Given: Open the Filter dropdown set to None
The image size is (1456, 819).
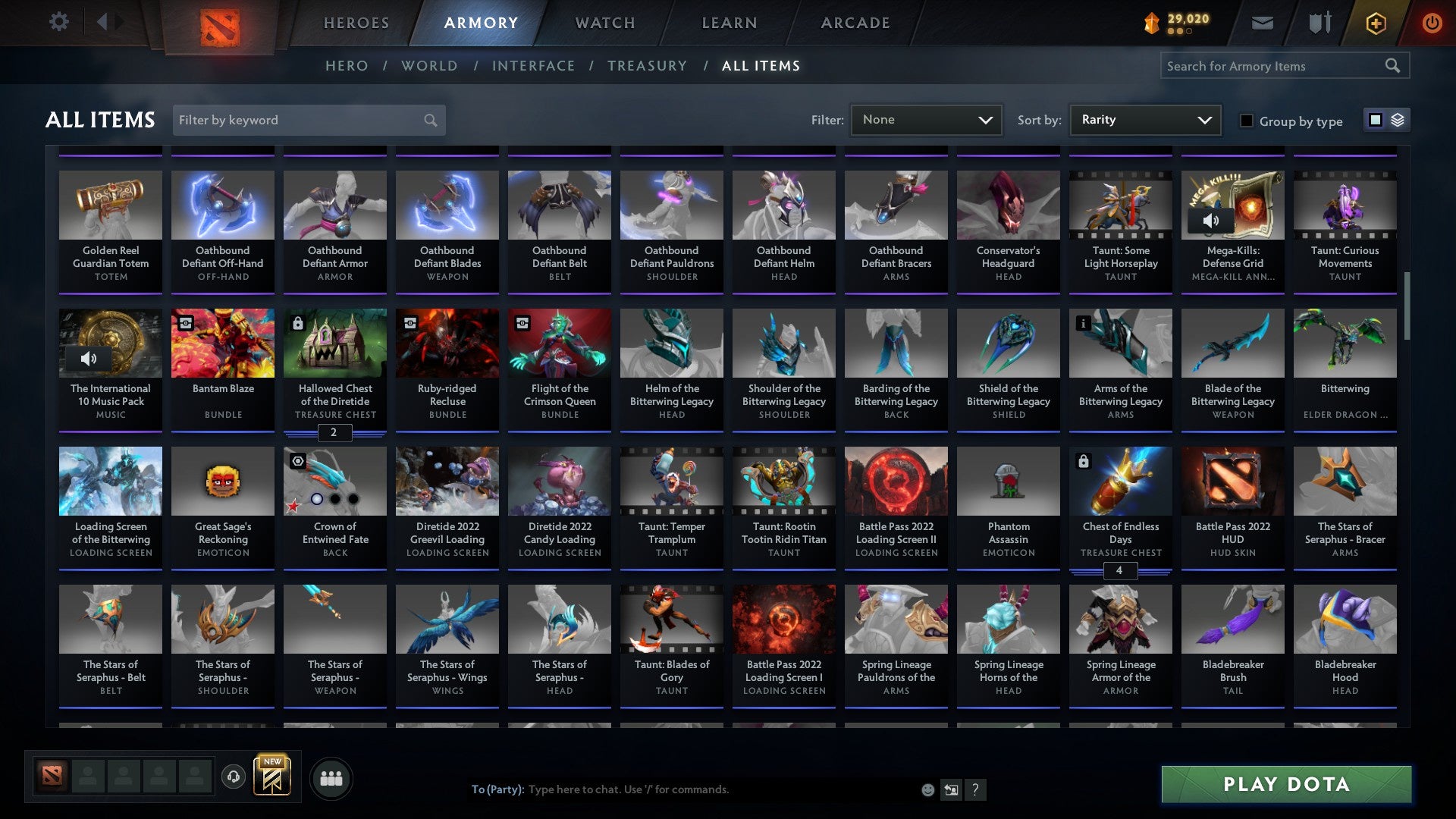Looking at the screenshot, I should pyautogui.click(x=926, y=119).
